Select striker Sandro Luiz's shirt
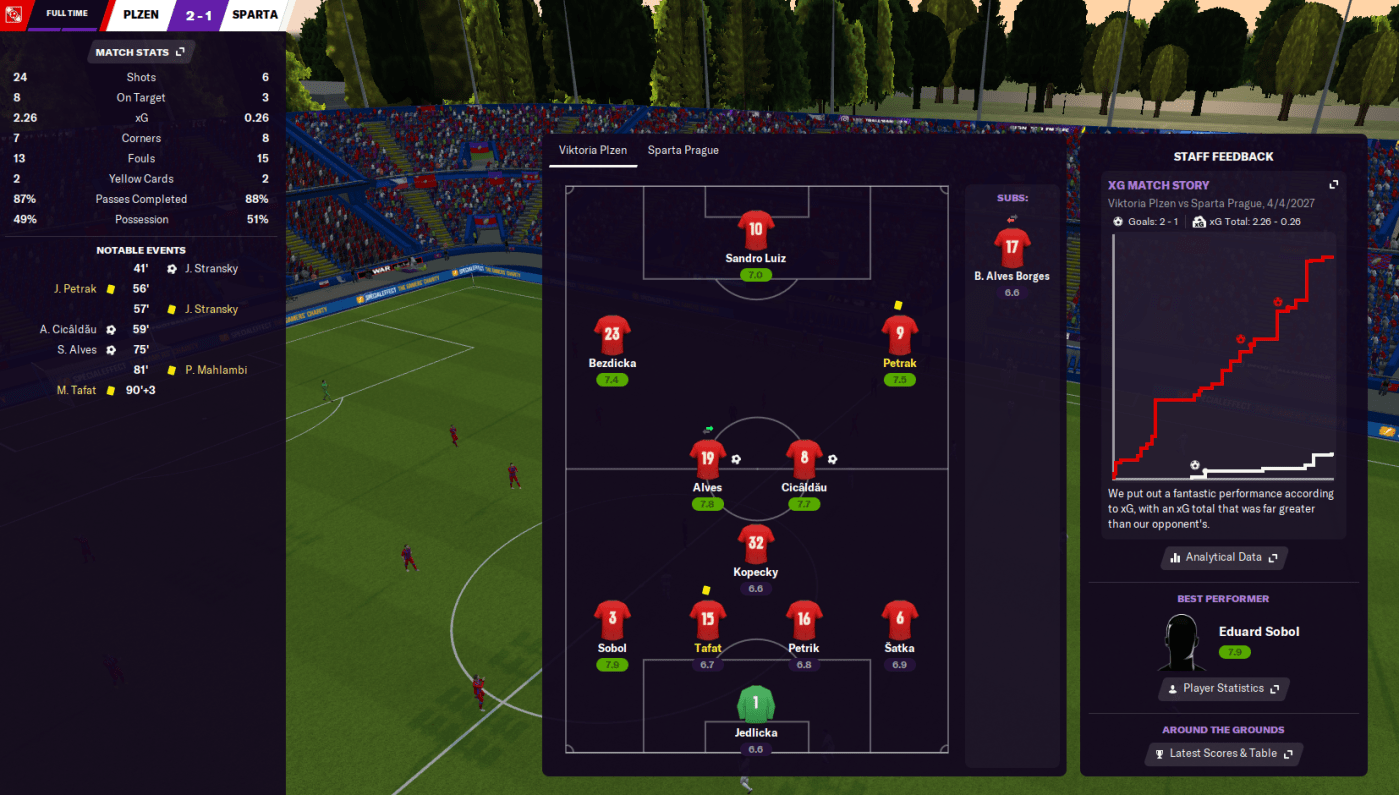Image resolution: width=1399 pixels, height=795 pixels. [x=756, y=229]
